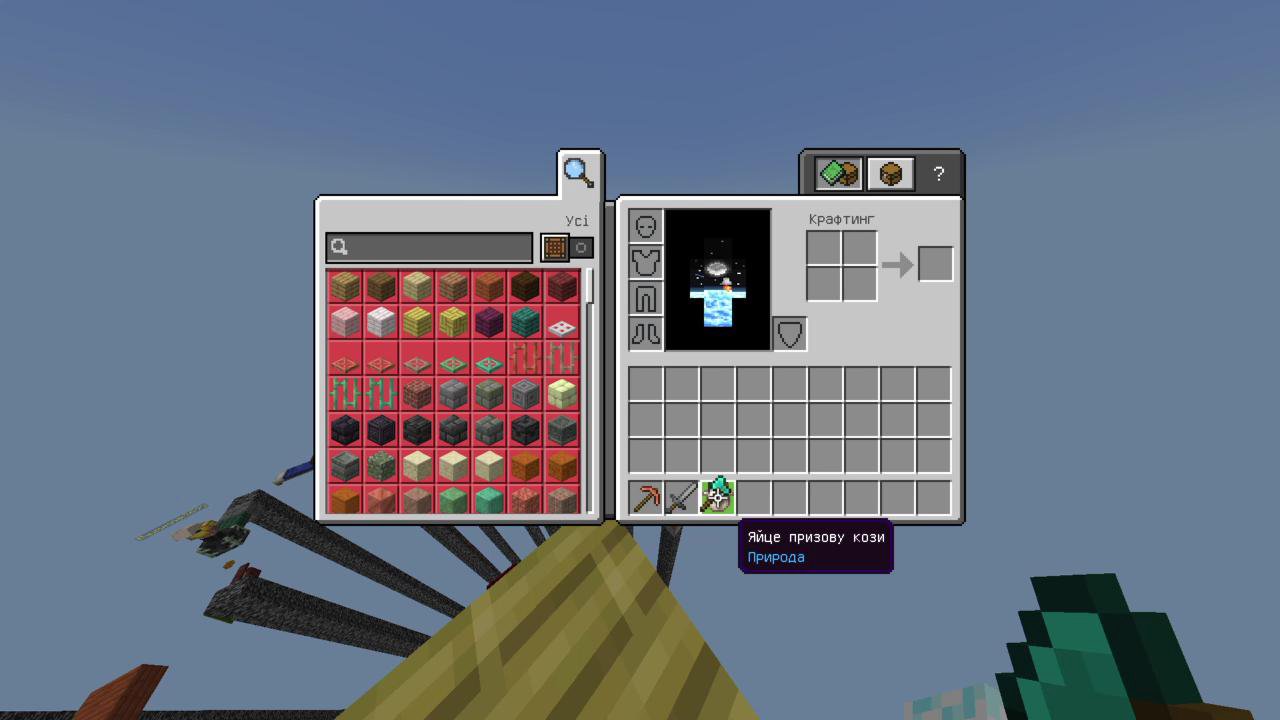Toggle the craftable items filter button

pyautogui.click(x=556, y=247)
